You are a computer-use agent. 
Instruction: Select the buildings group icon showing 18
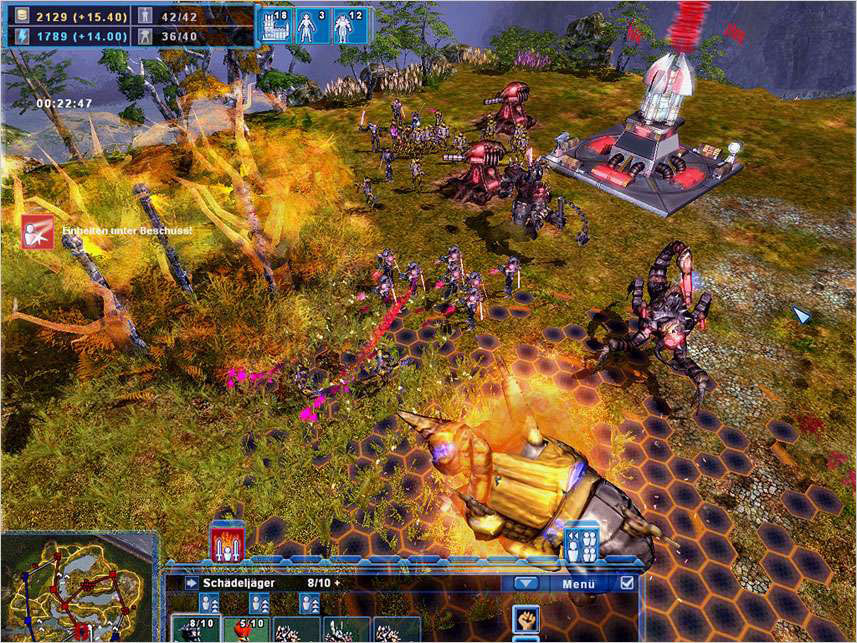tap(275, 26)
